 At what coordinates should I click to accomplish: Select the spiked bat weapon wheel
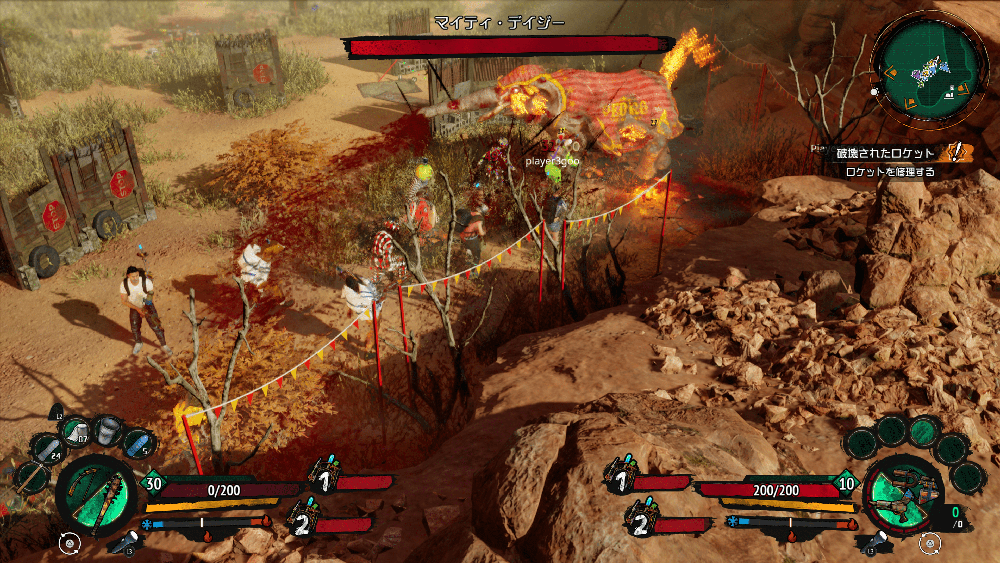[97, 496]
